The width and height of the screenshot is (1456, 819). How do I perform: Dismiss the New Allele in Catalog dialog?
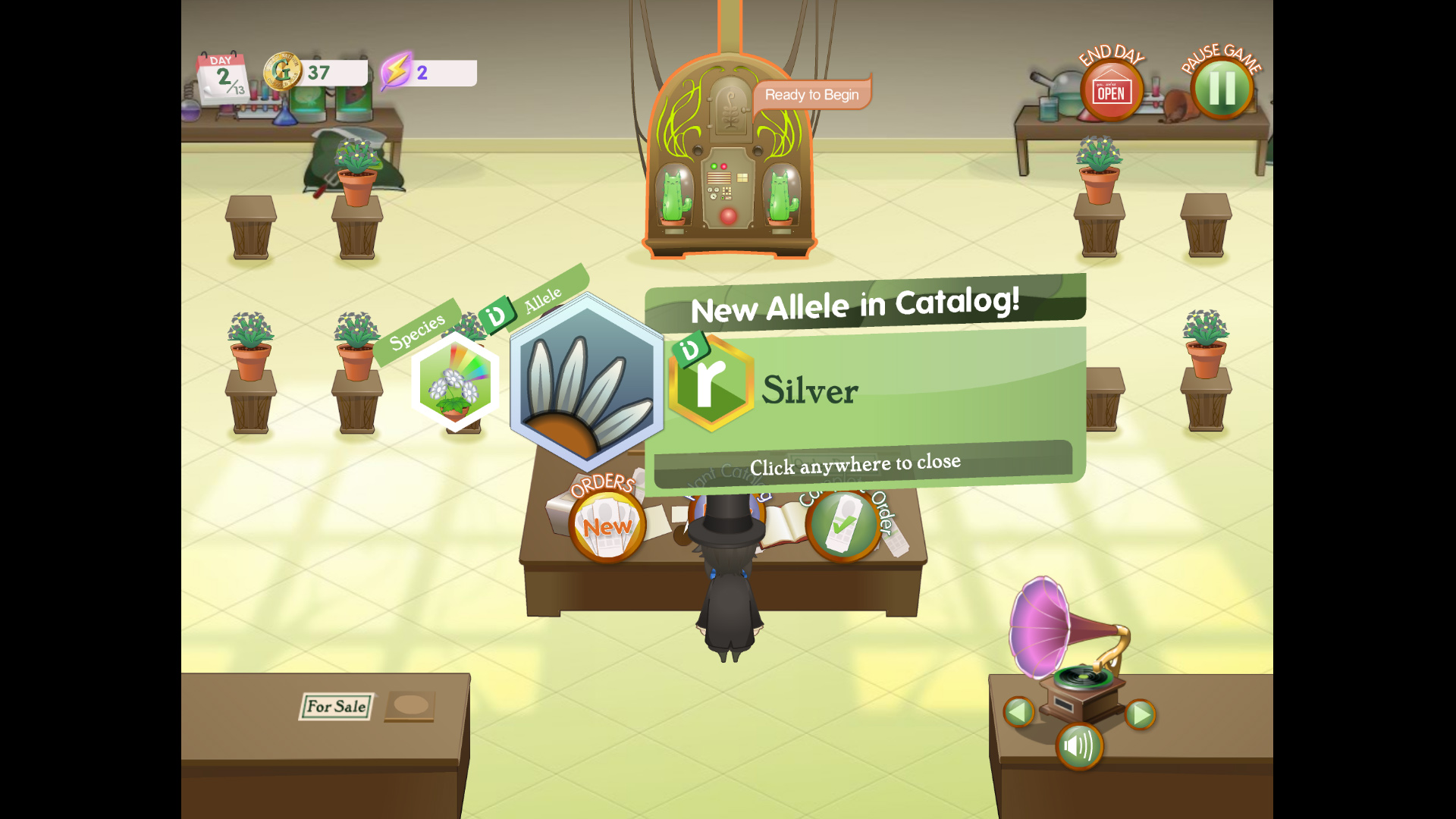click(855, 461)
